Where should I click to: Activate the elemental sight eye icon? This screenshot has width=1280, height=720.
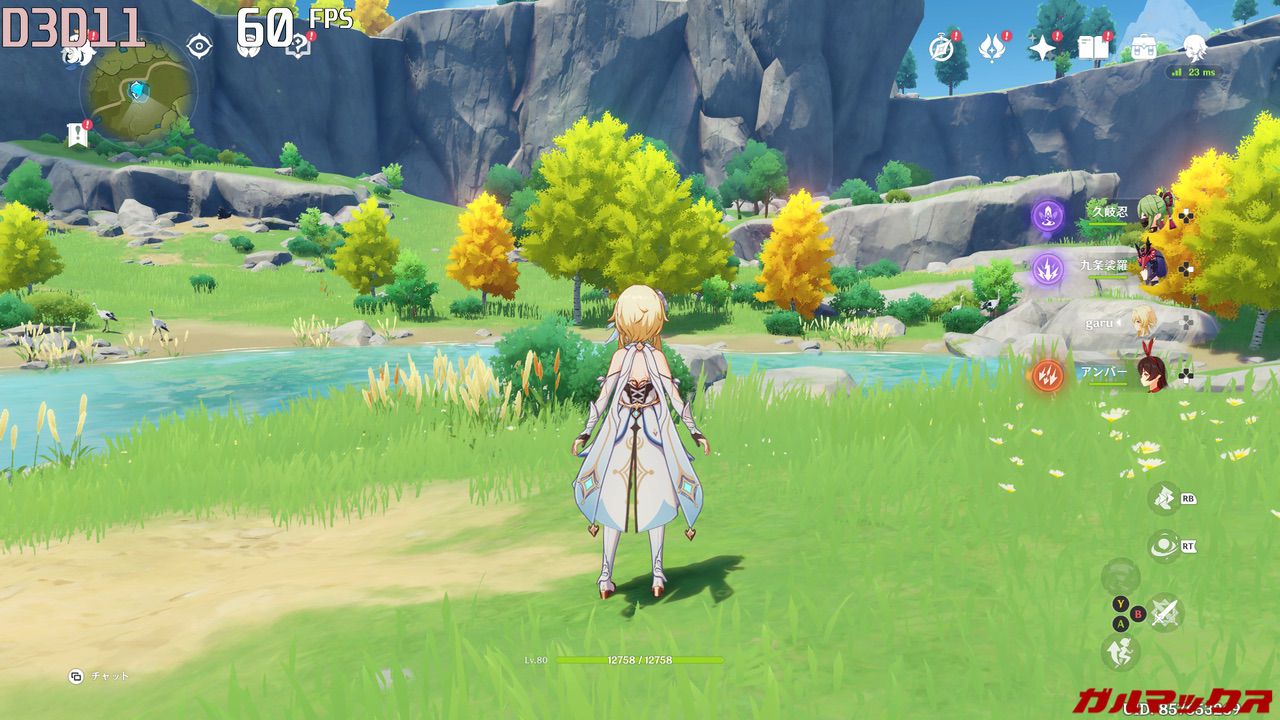pyautogui.click(x=199, y=46)
